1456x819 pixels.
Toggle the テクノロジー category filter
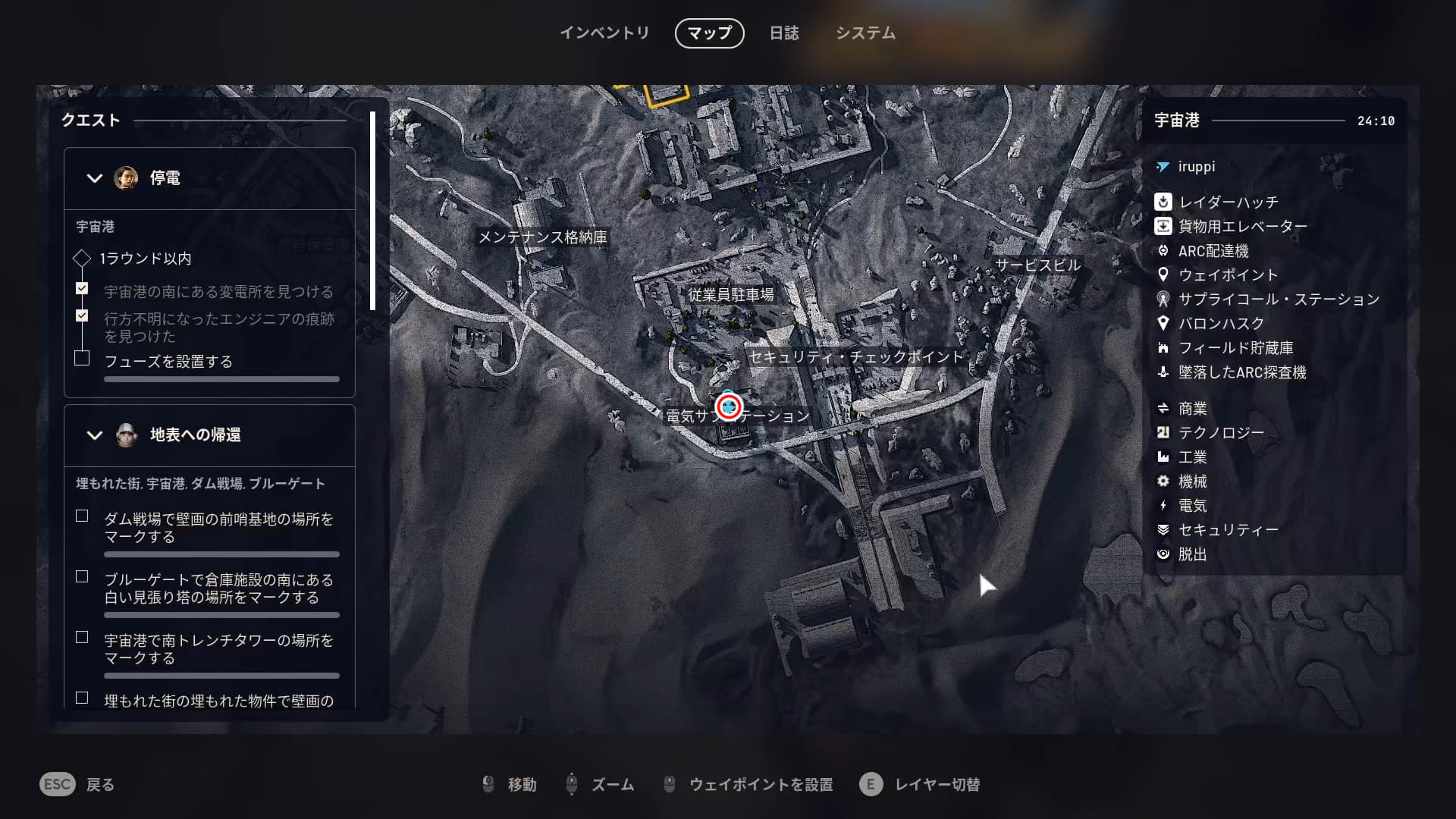[1221, 433]
